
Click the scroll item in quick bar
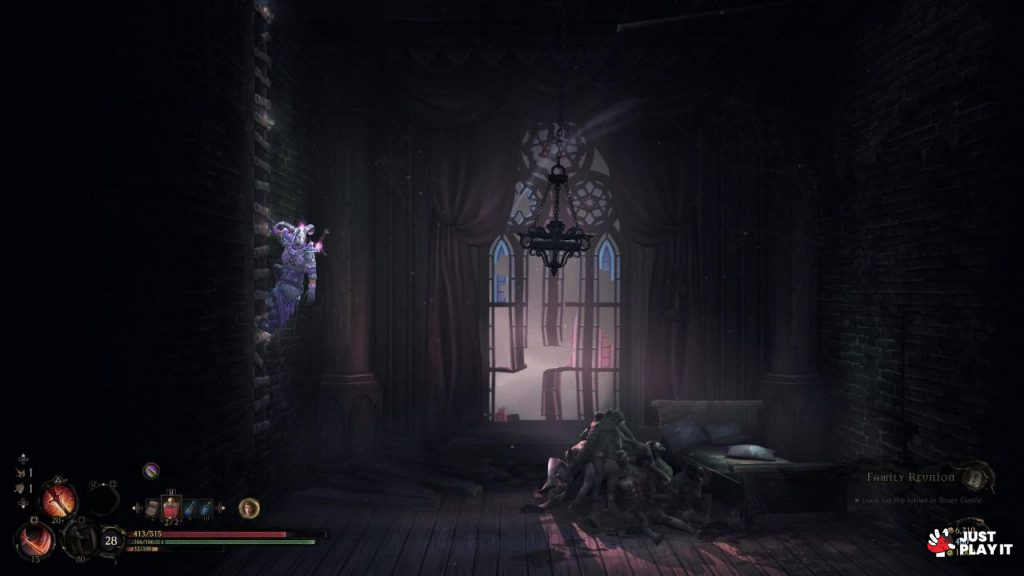click(x=153, y=508)
